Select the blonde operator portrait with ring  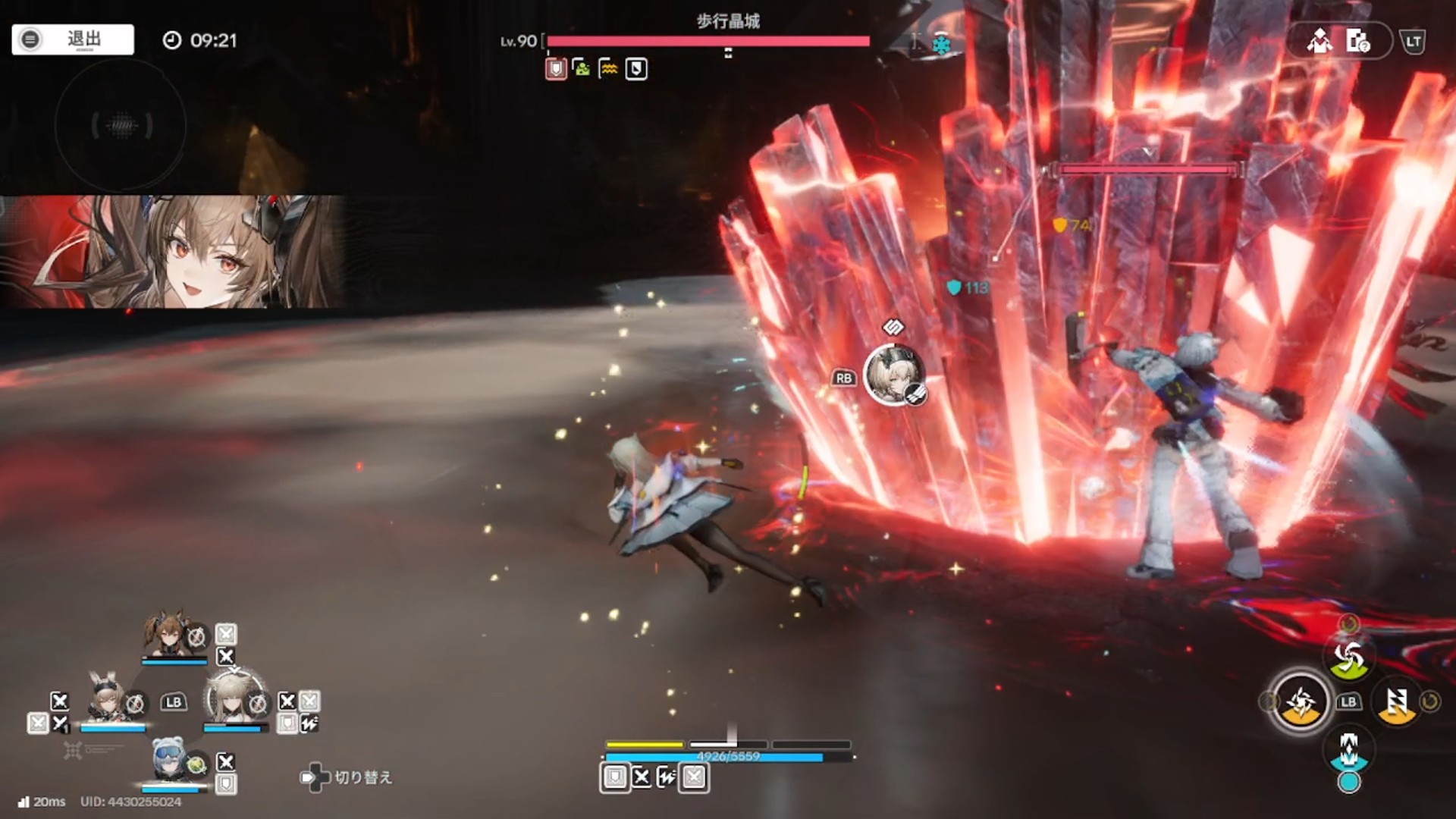pyautogui.click(x=231, y=698)
